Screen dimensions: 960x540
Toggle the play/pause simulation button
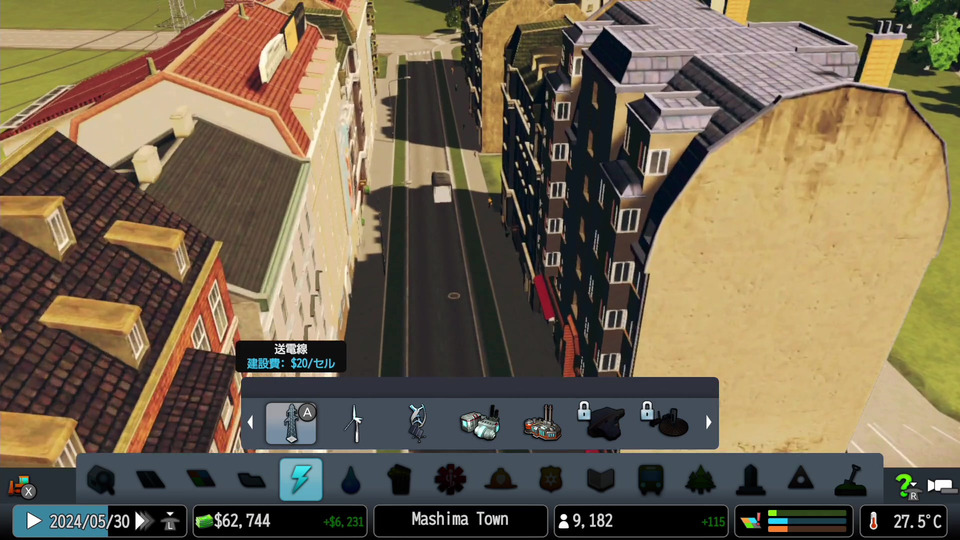click(33, 521)
